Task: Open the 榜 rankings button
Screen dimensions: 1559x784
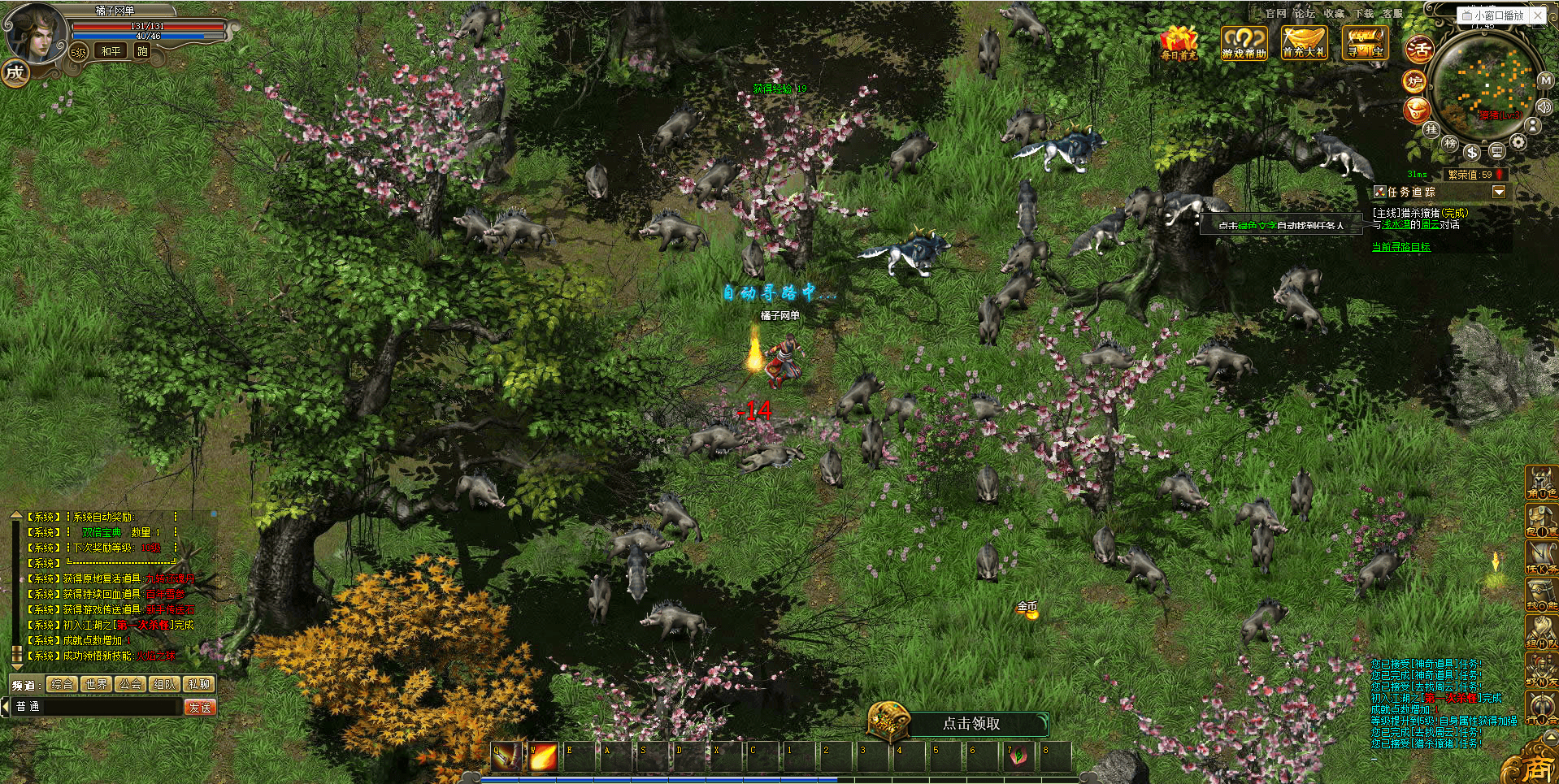Action: click(x=1450, y=143)
